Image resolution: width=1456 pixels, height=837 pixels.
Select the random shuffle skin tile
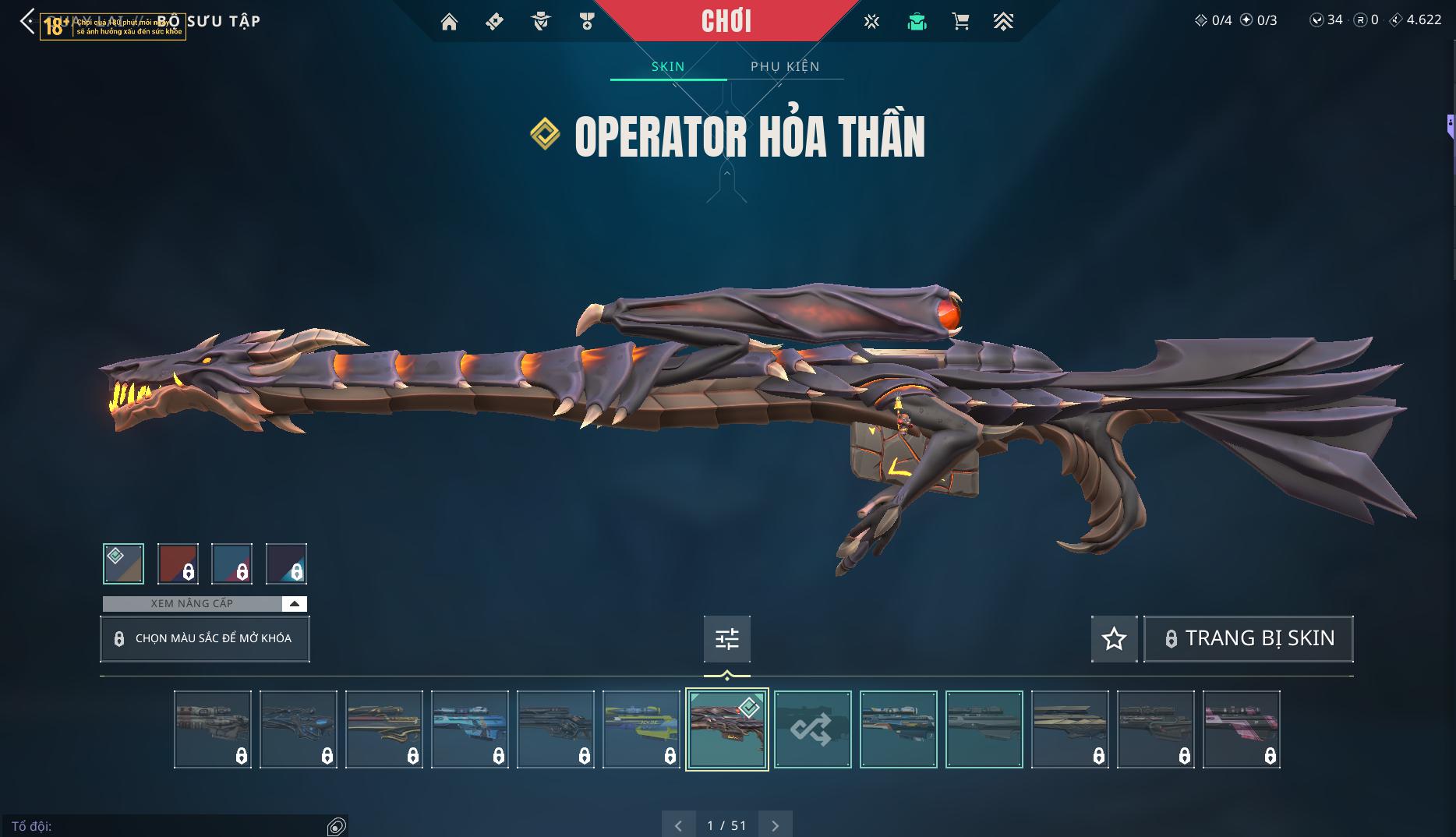click(x=812, y=729)
